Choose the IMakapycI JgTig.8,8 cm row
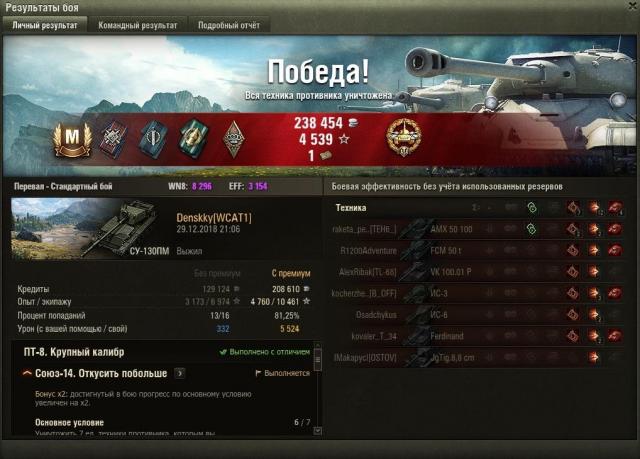This screenshot has width=640, height=459. 480,356
